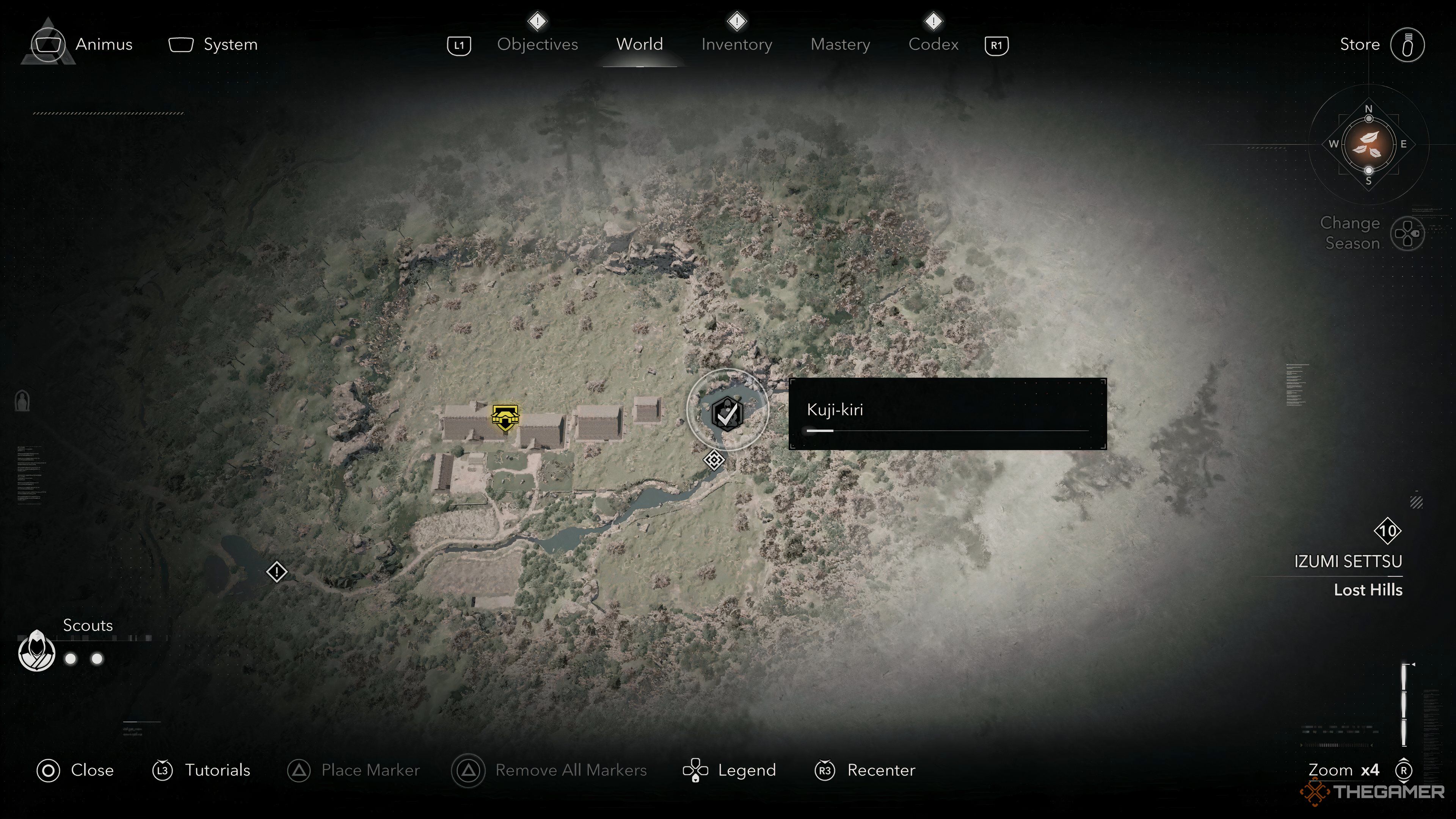Go to the Mastery tab
1456x819 pixels.
click(840, 44)
